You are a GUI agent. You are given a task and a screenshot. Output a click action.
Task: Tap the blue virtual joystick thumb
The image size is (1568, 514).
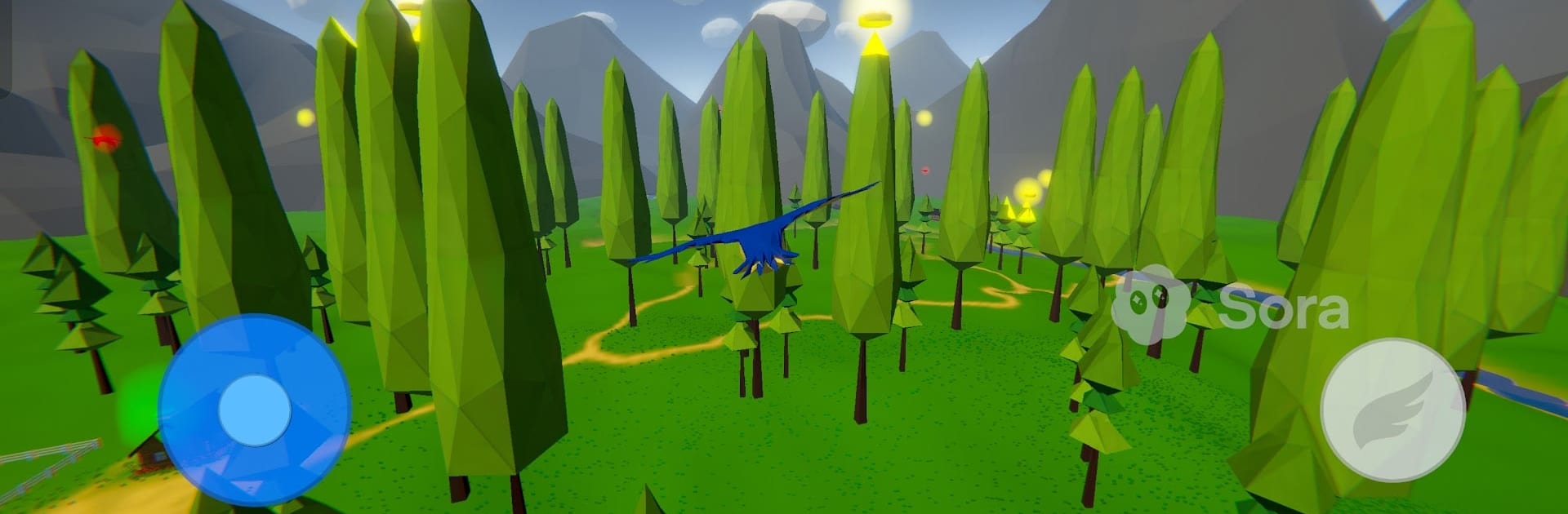(255, 410)
